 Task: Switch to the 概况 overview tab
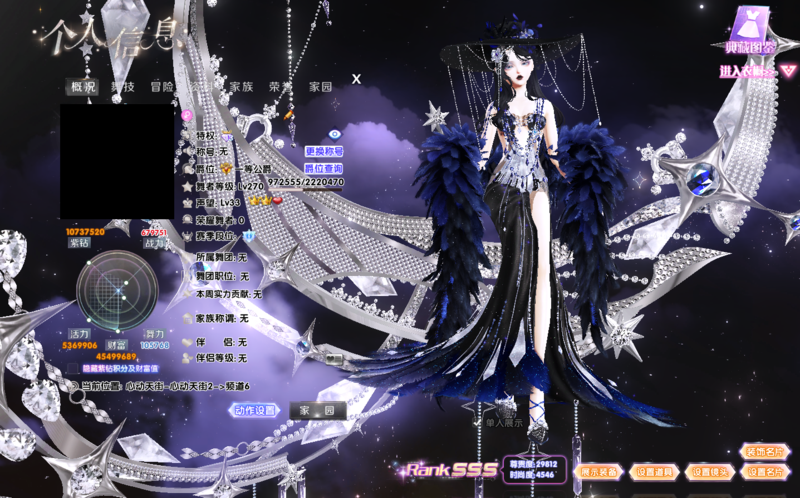pos(83,87)
